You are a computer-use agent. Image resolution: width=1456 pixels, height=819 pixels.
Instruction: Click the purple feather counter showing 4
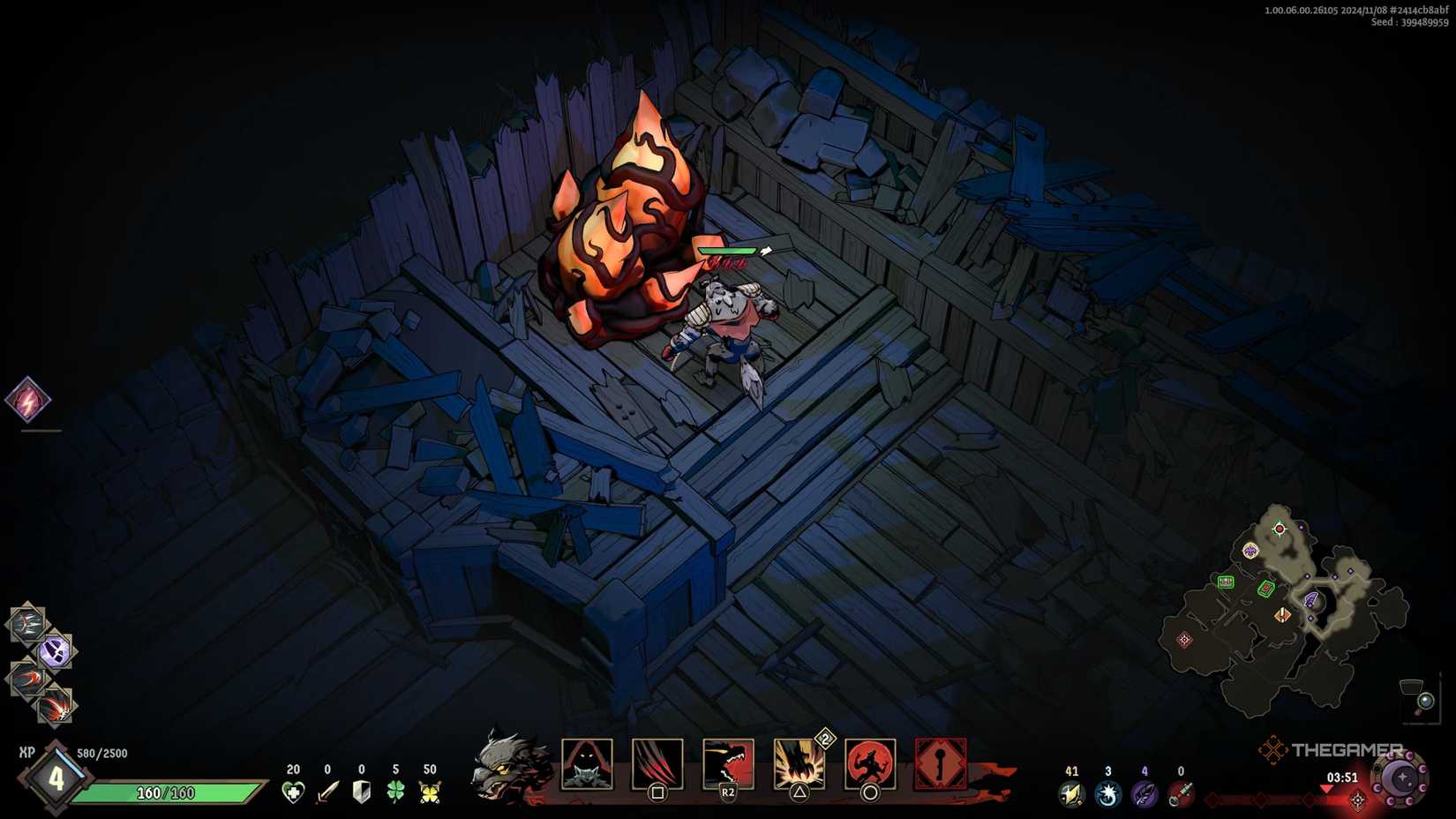(1145, 794)
